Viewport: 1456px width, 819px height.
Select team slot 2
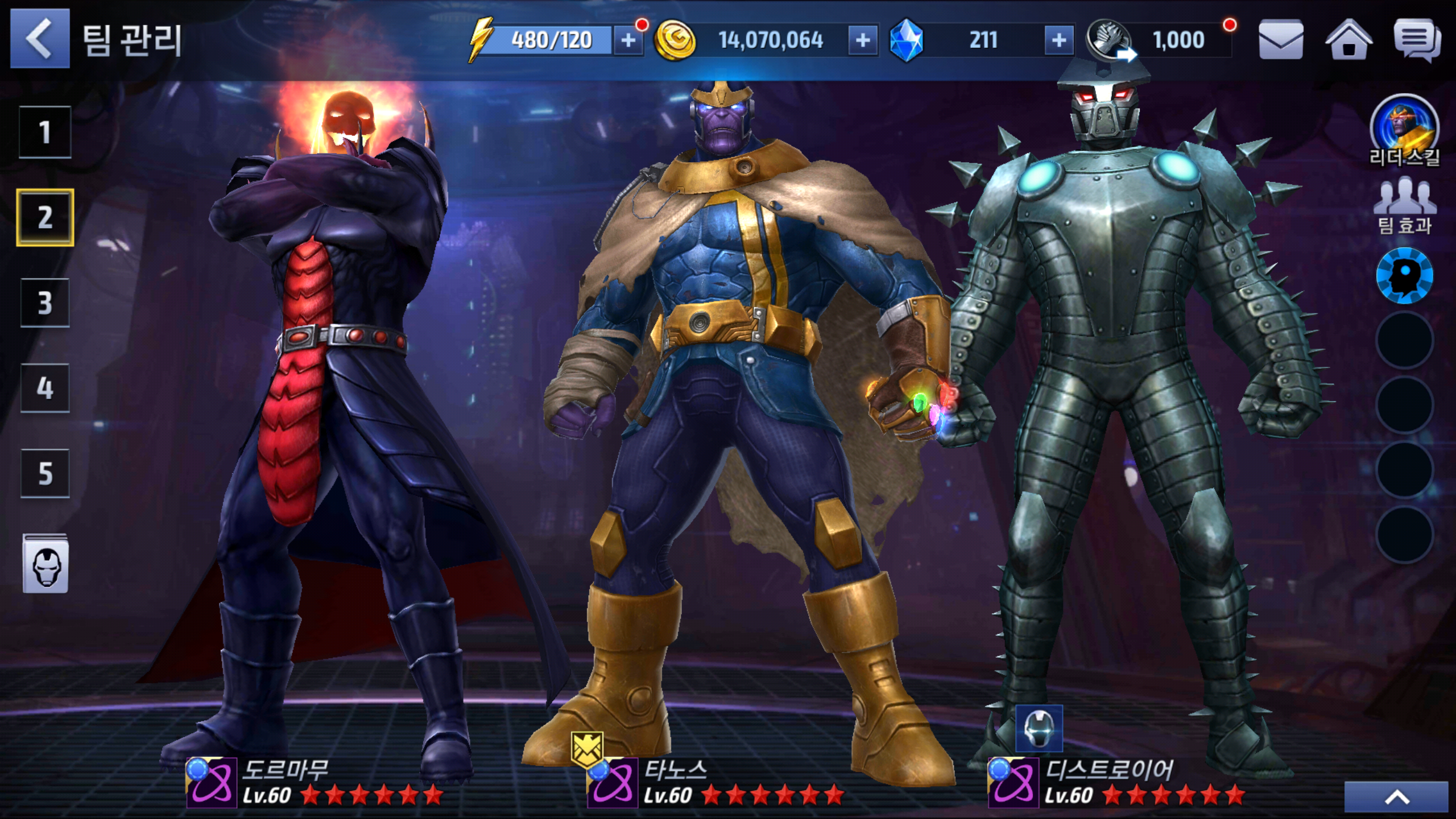pyautogui.click(x=45, y=217)
